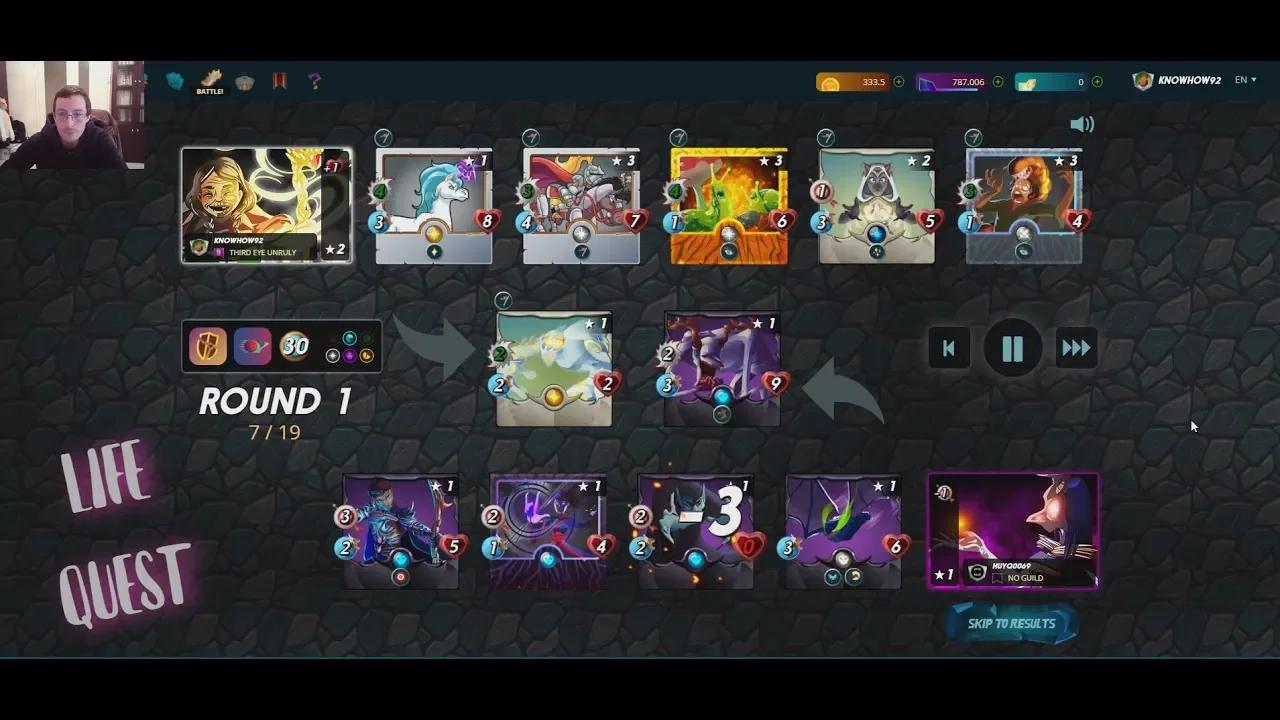Screen dimensions: 1280x720
Task: Select opponent HUYQ0069's summoner card
Action: [1013, 530]
